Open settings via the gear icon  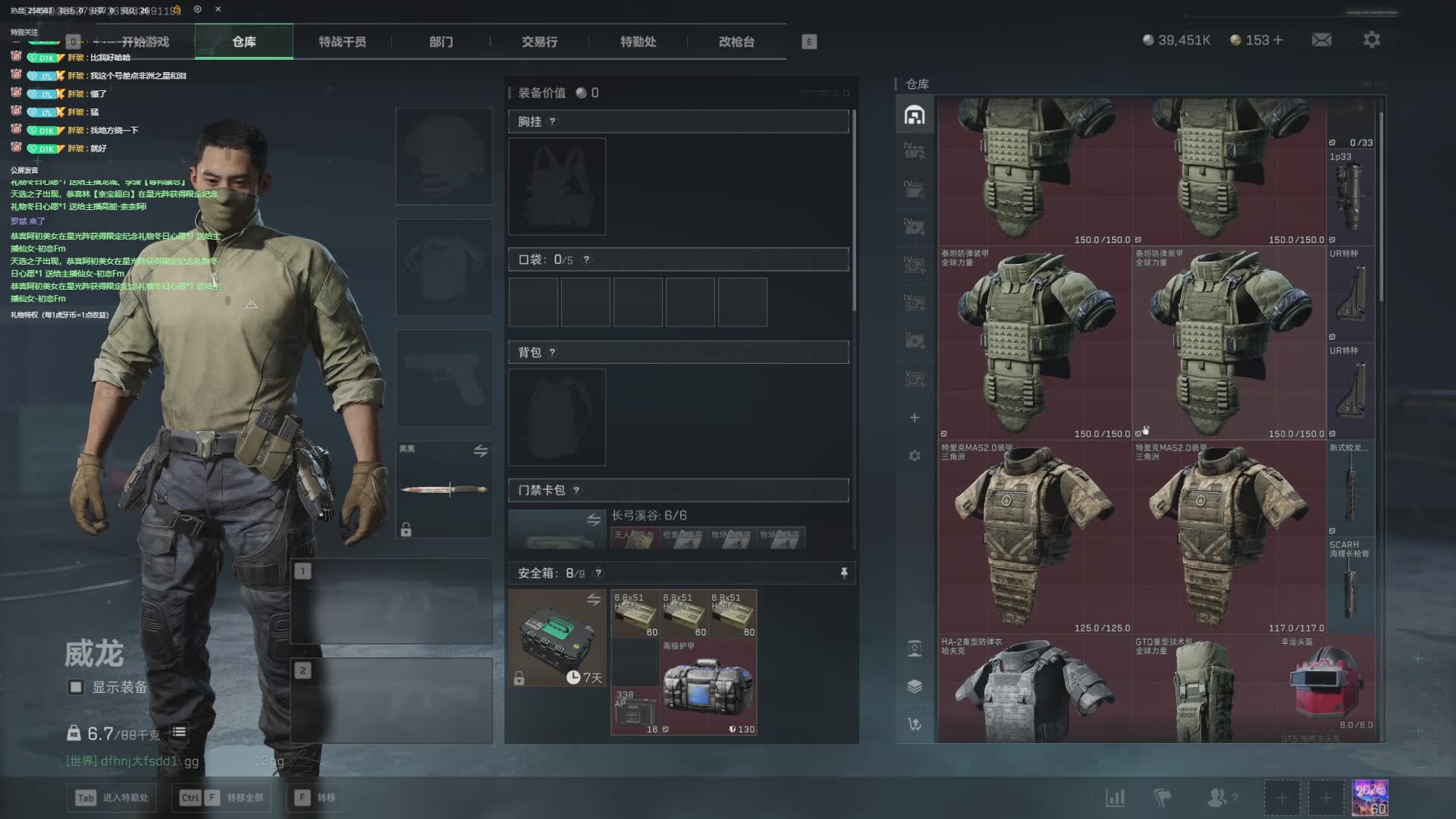pyautogui.click(x=1372, y=39)
